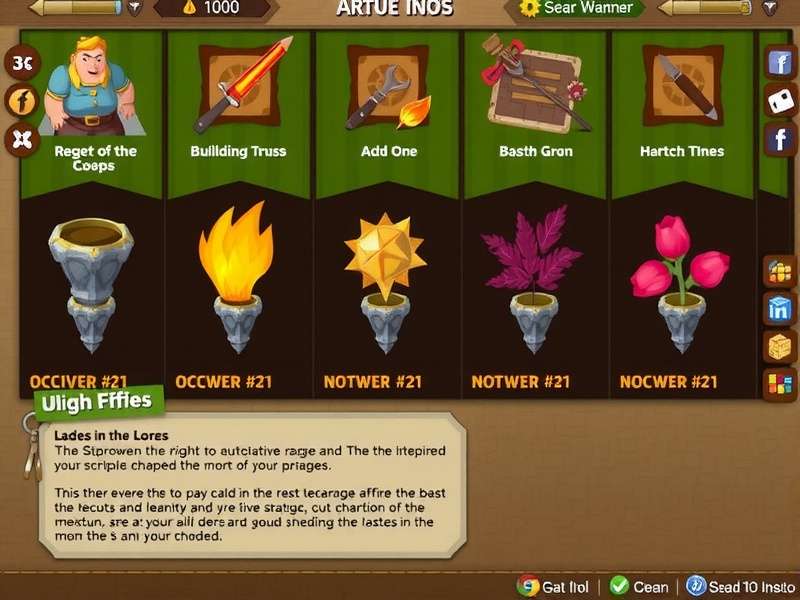Open the Sead 10 Insito info button

(x=738, y=586)
